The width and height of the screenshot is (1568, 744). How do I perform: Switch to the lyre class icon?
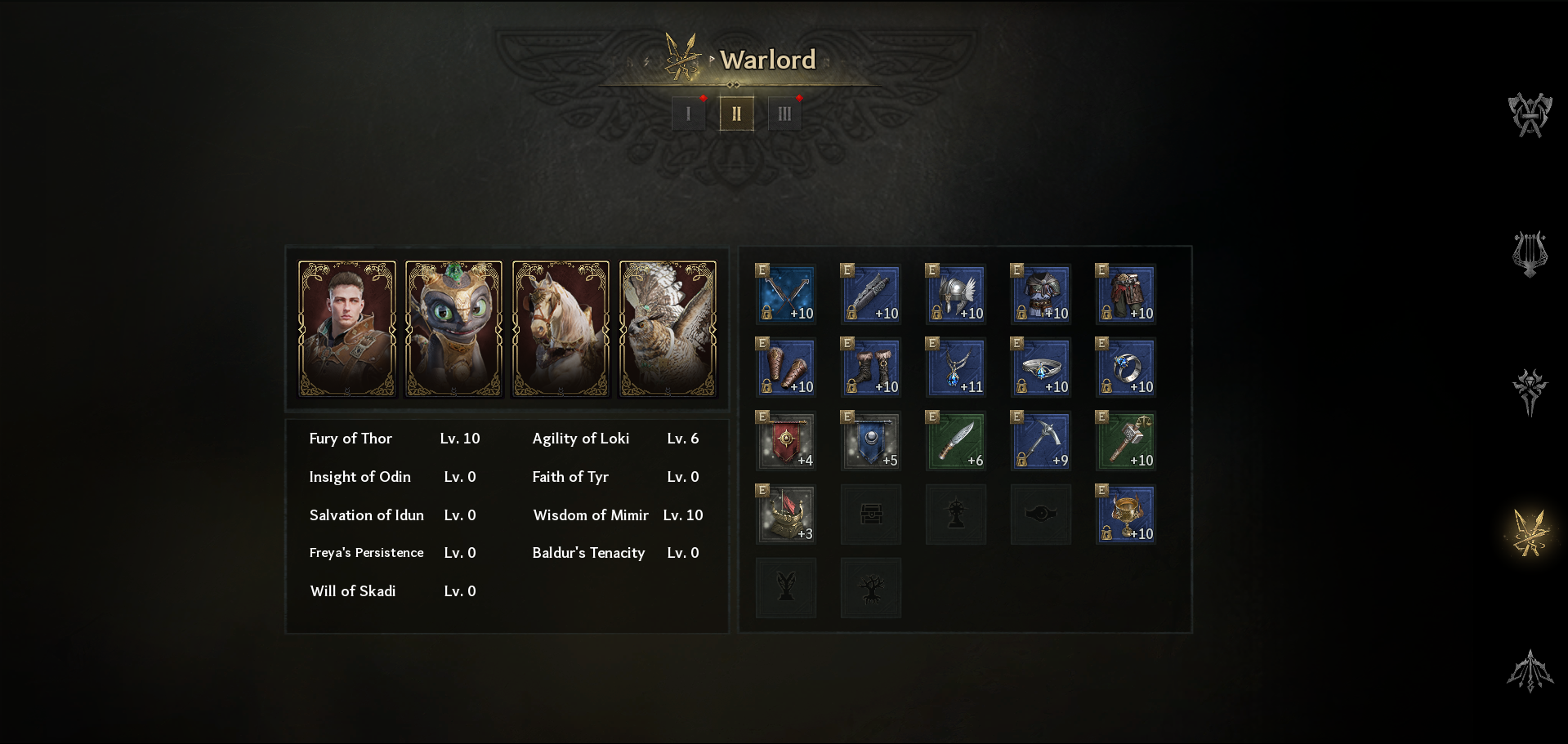(x=1530, y=253)
